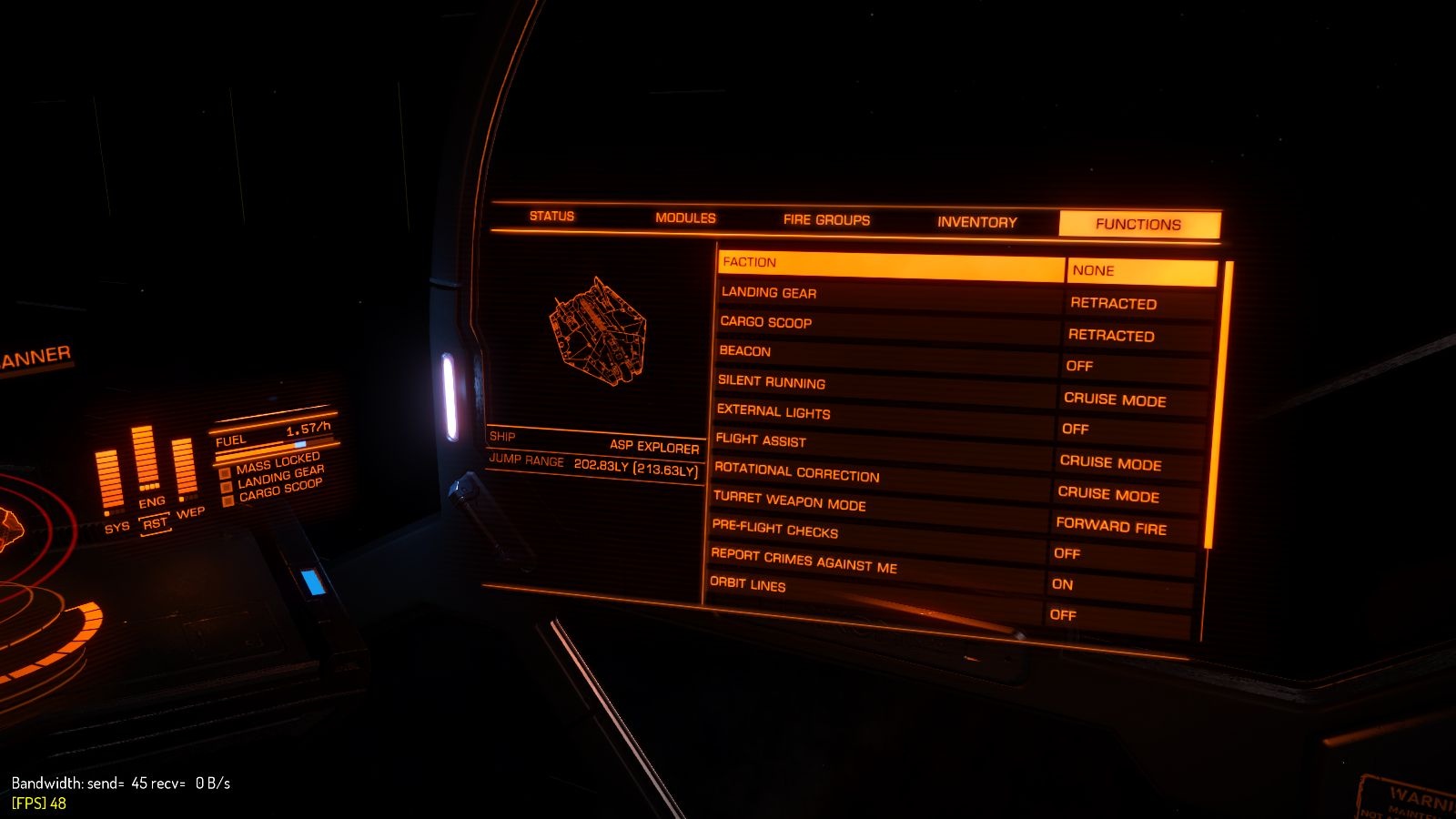
Task: Toggle the Landing Gear setting
Action: pyautogui.click(x=888, y=297)
